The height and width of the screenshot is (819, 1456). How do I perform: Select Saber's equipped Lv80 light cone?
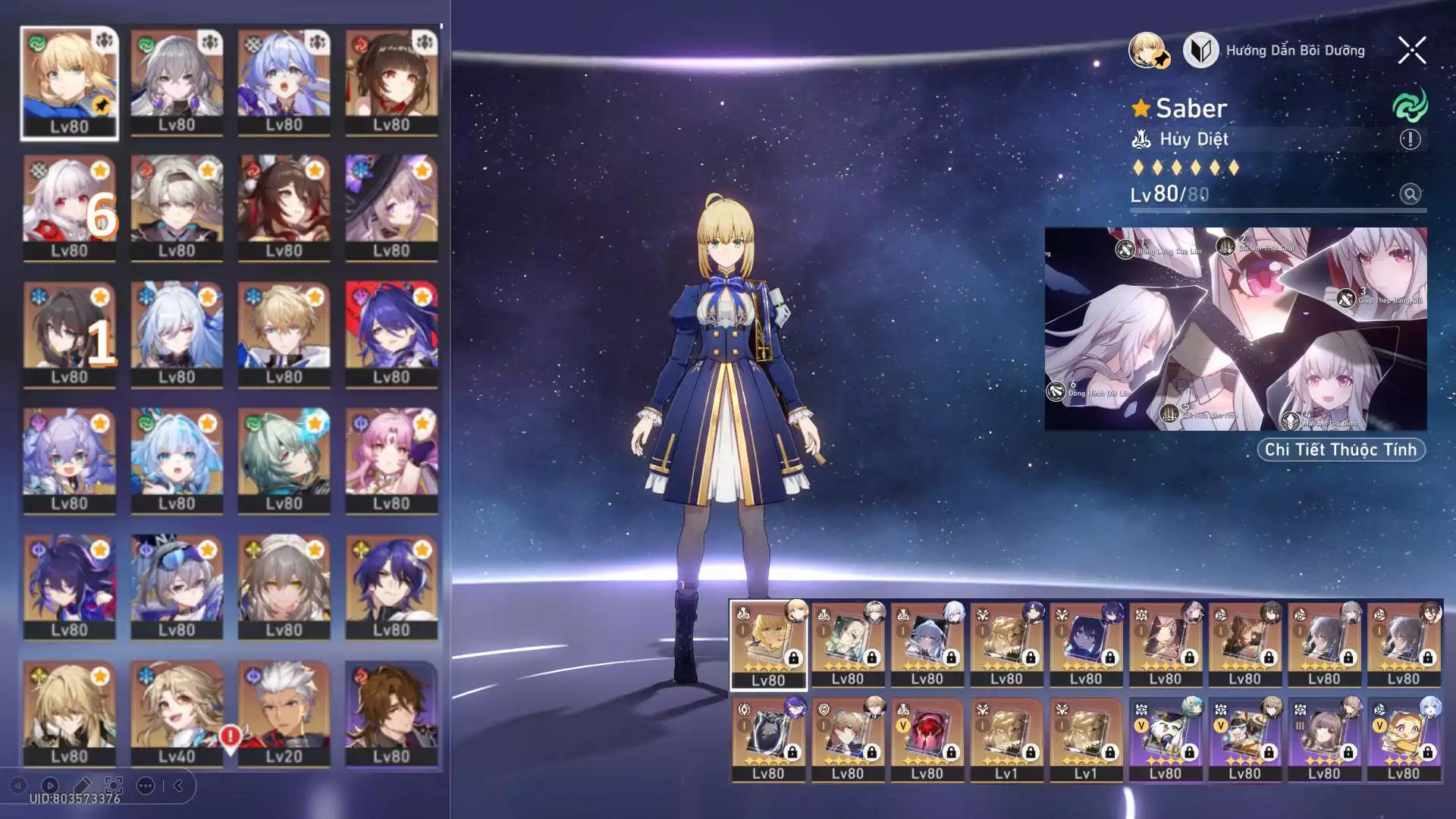(768, 645)
